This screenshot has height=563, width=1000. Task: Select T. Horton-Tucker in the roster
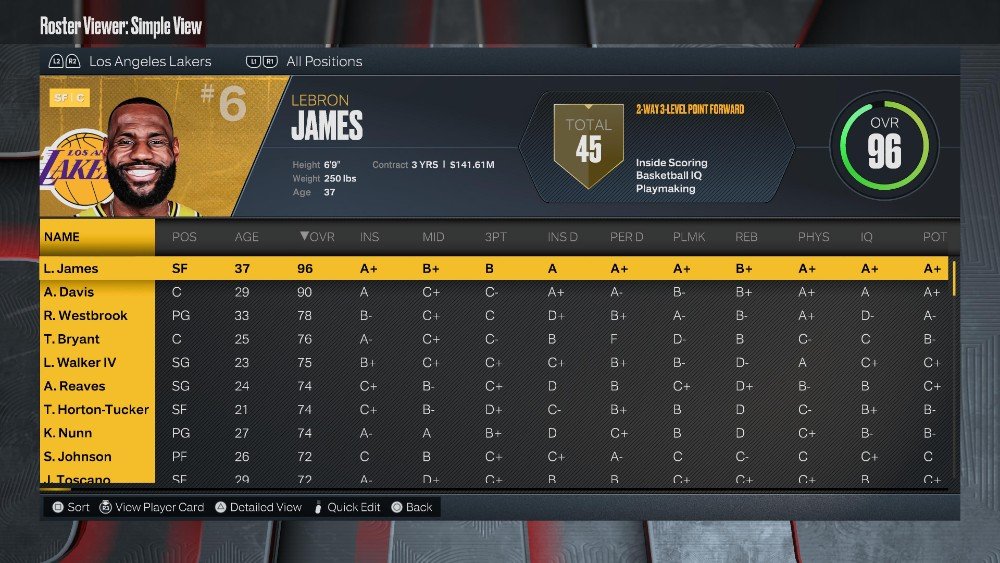(96, 409)
